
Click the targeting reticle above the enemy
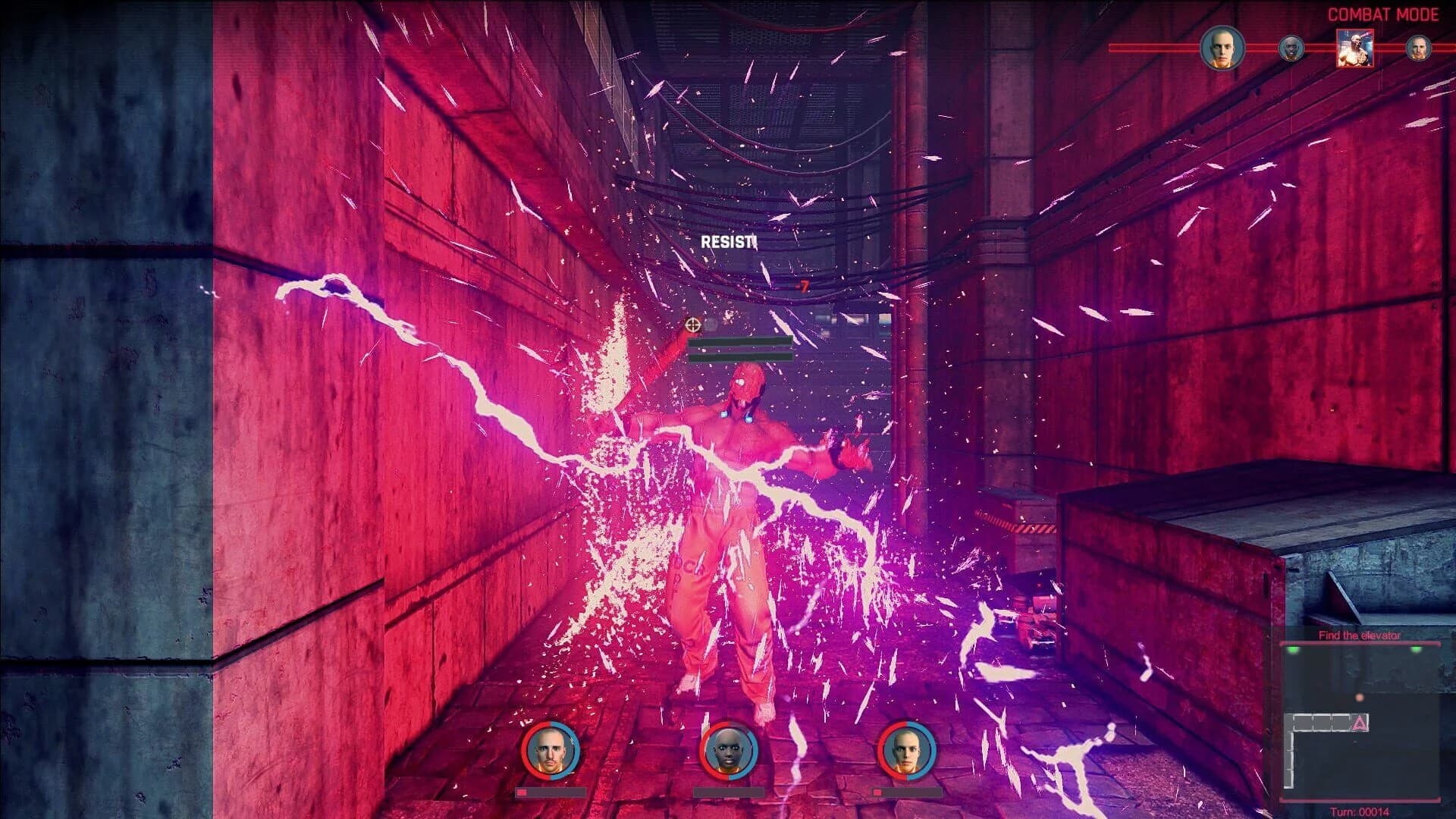pyautogui.click(x=692, y=326)
